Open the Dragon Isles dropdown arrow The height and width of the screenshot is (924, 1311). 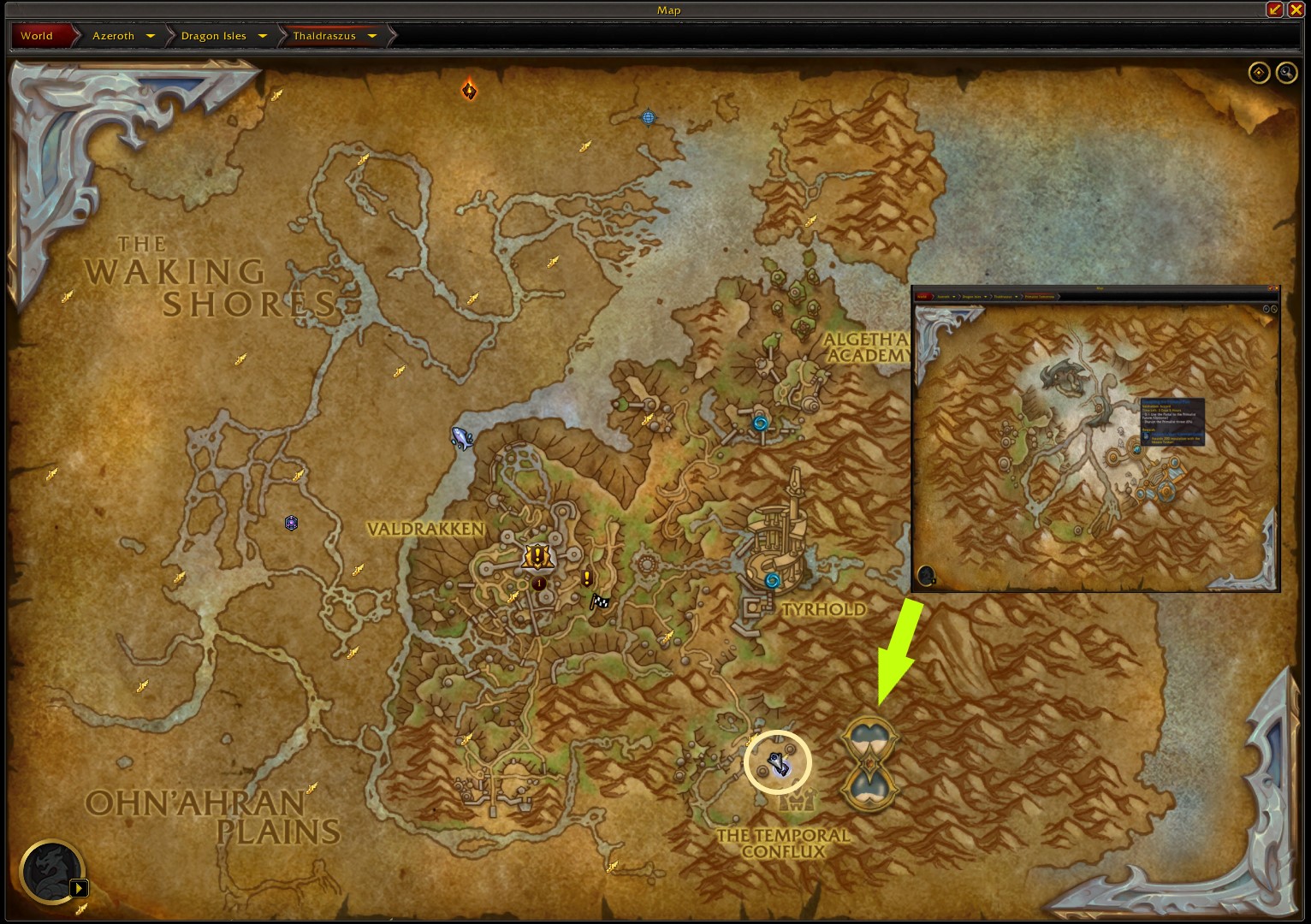click(262, 36)
